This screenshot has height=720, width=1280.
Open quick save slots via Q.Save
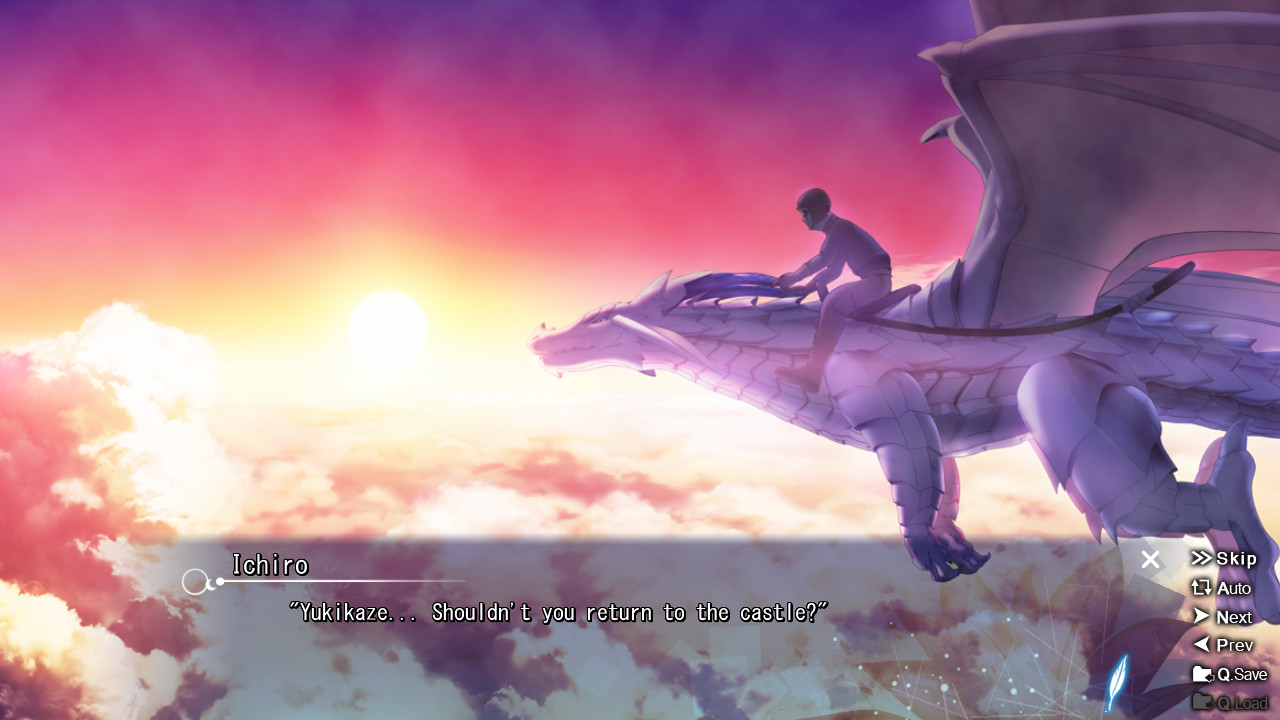1236,674
